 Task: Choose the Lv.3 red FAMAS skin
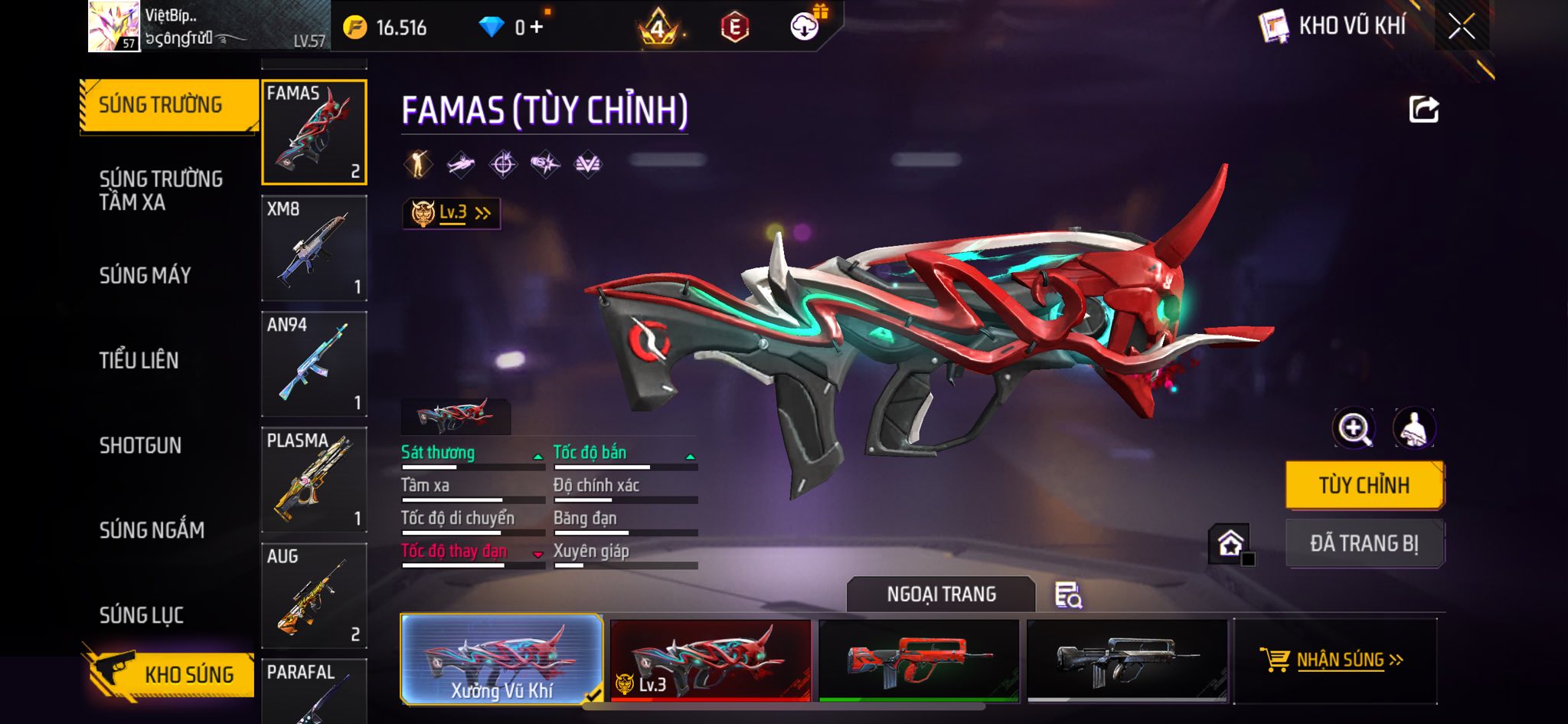[710, 660]
